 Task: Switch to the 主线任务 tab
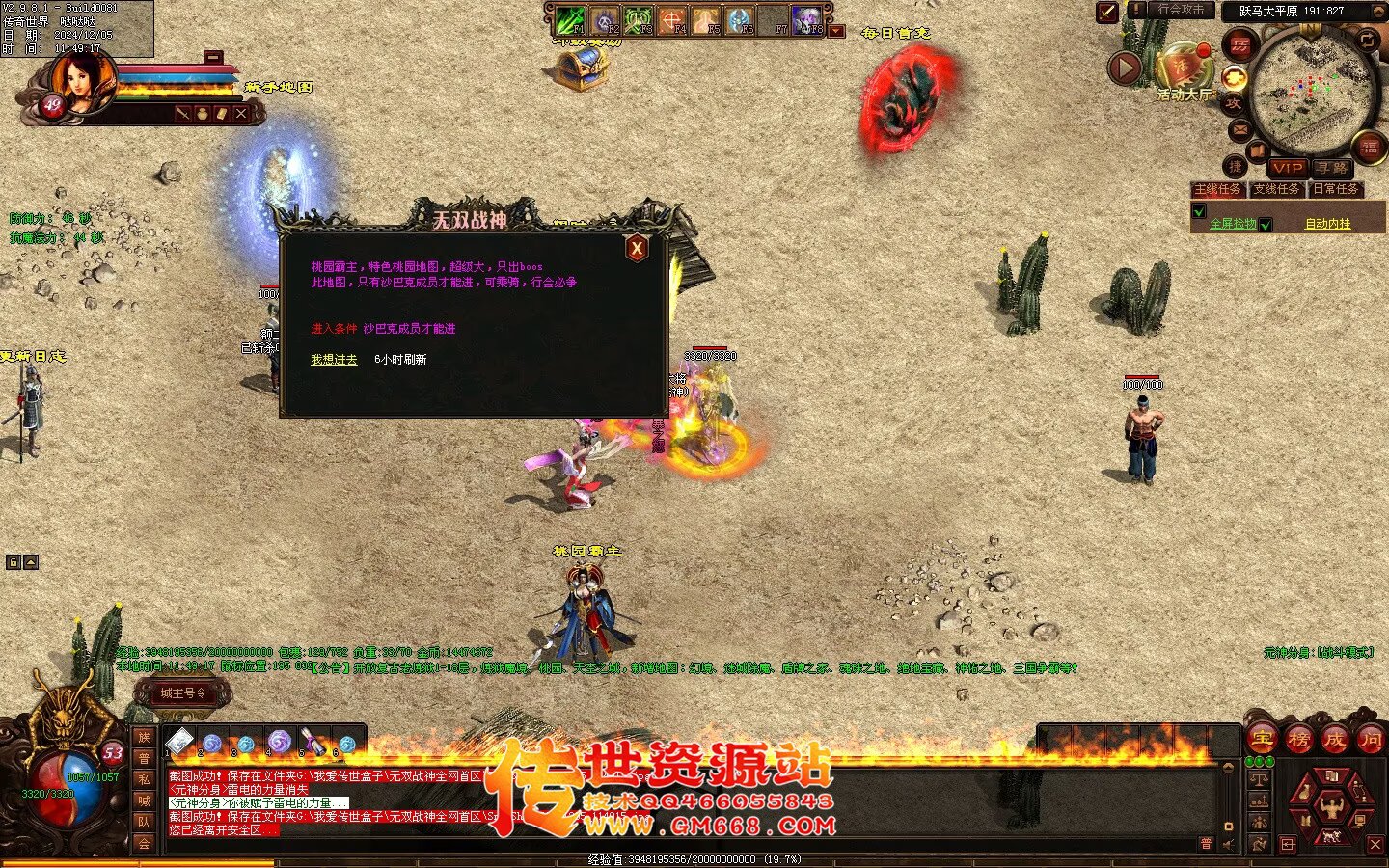coord(1217,190)
